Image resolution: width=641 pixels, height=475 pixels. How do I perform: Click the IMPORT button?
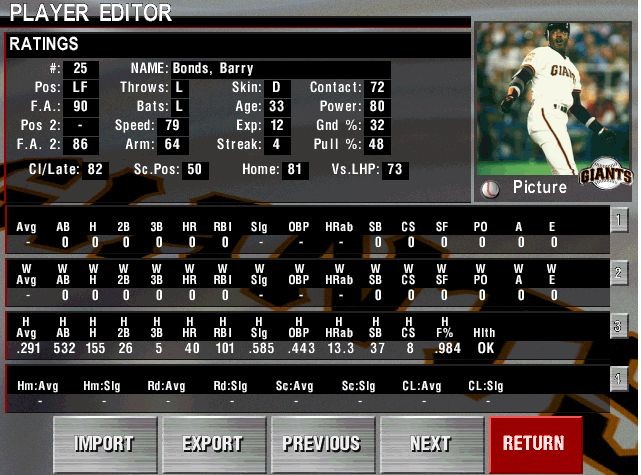(104, 444)
